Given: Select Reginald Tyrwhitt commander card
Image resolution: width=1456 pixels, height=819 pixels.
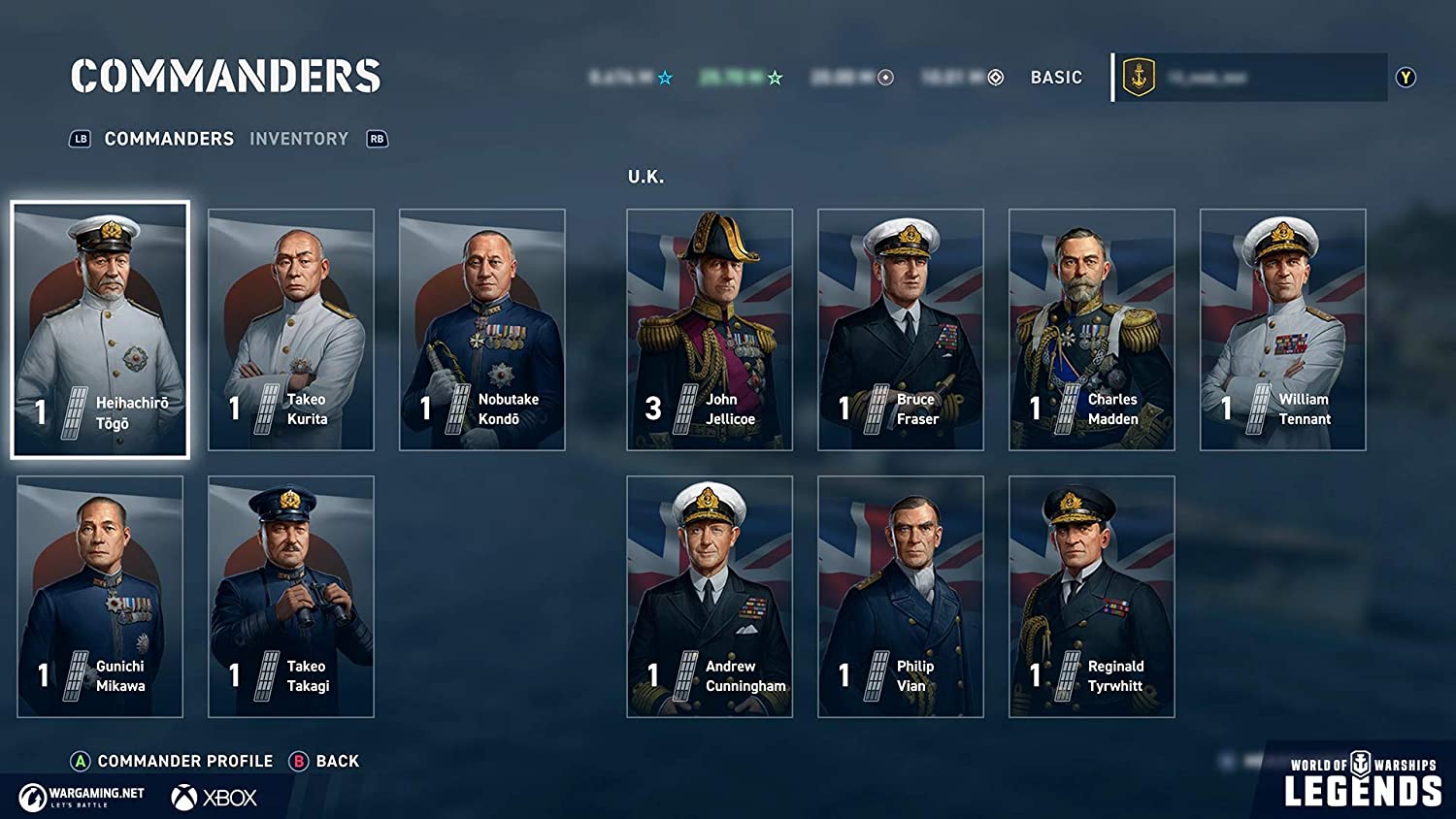Looking at the screenshot, I should (1092, 596).
